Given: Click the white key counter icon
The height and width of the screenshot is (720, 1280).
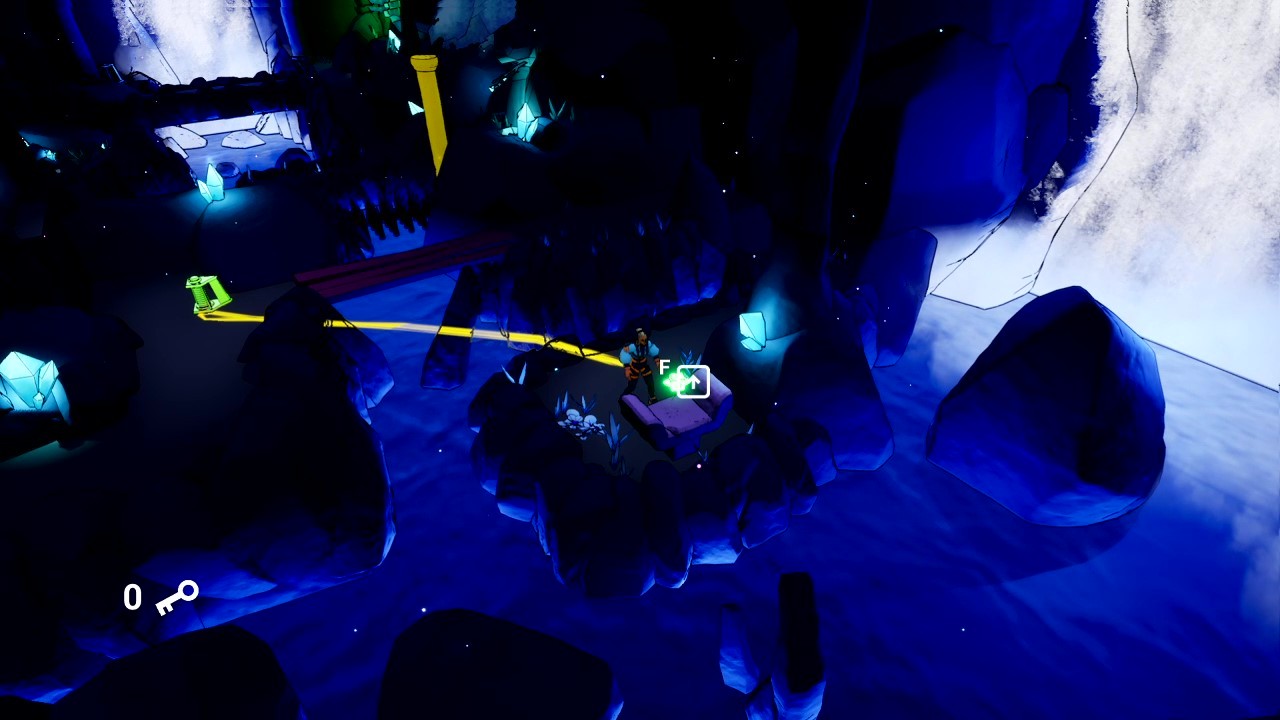Looking at the screenshot, I should (176, 597).
